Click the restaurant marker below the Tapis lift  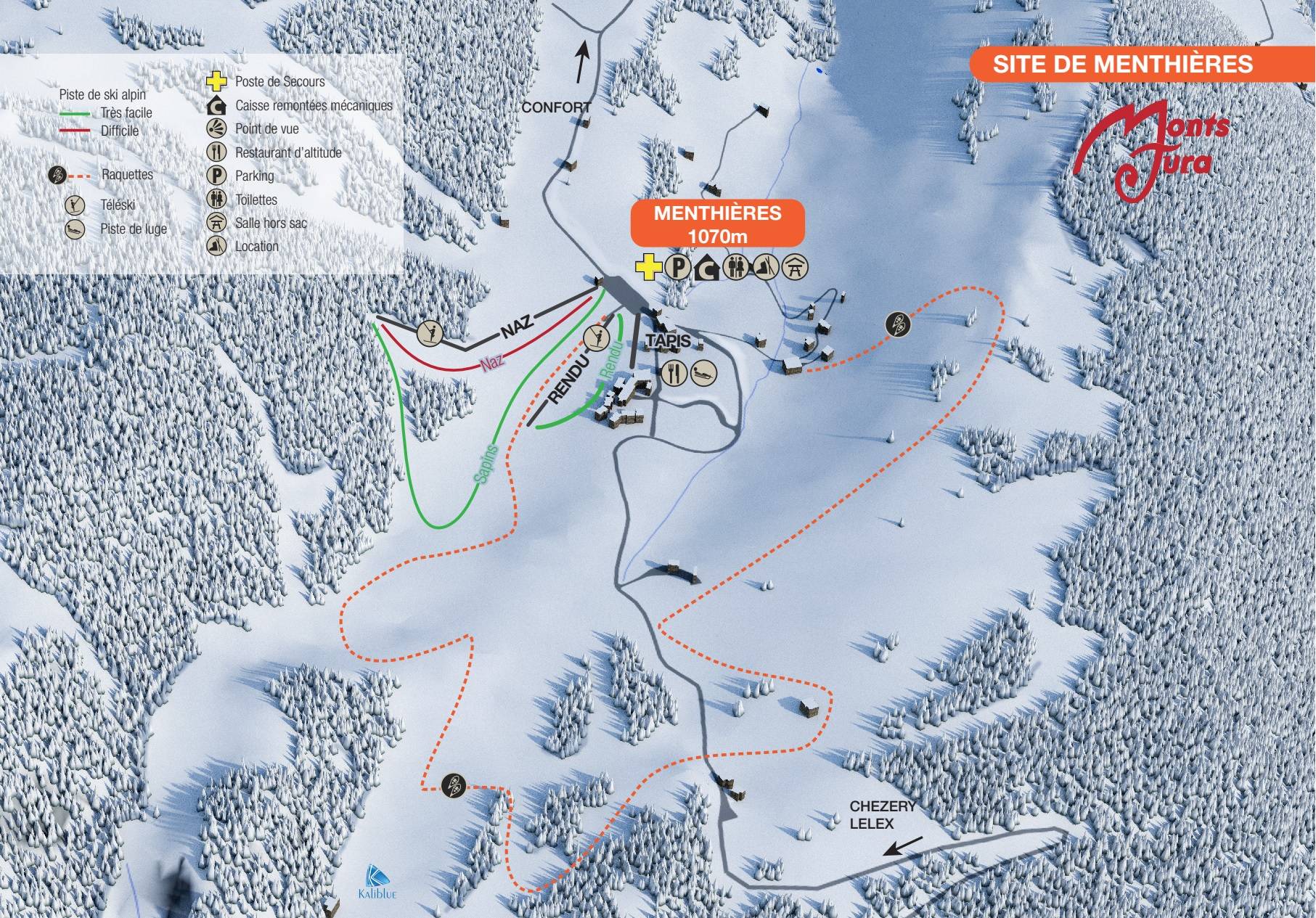point(674,373)
